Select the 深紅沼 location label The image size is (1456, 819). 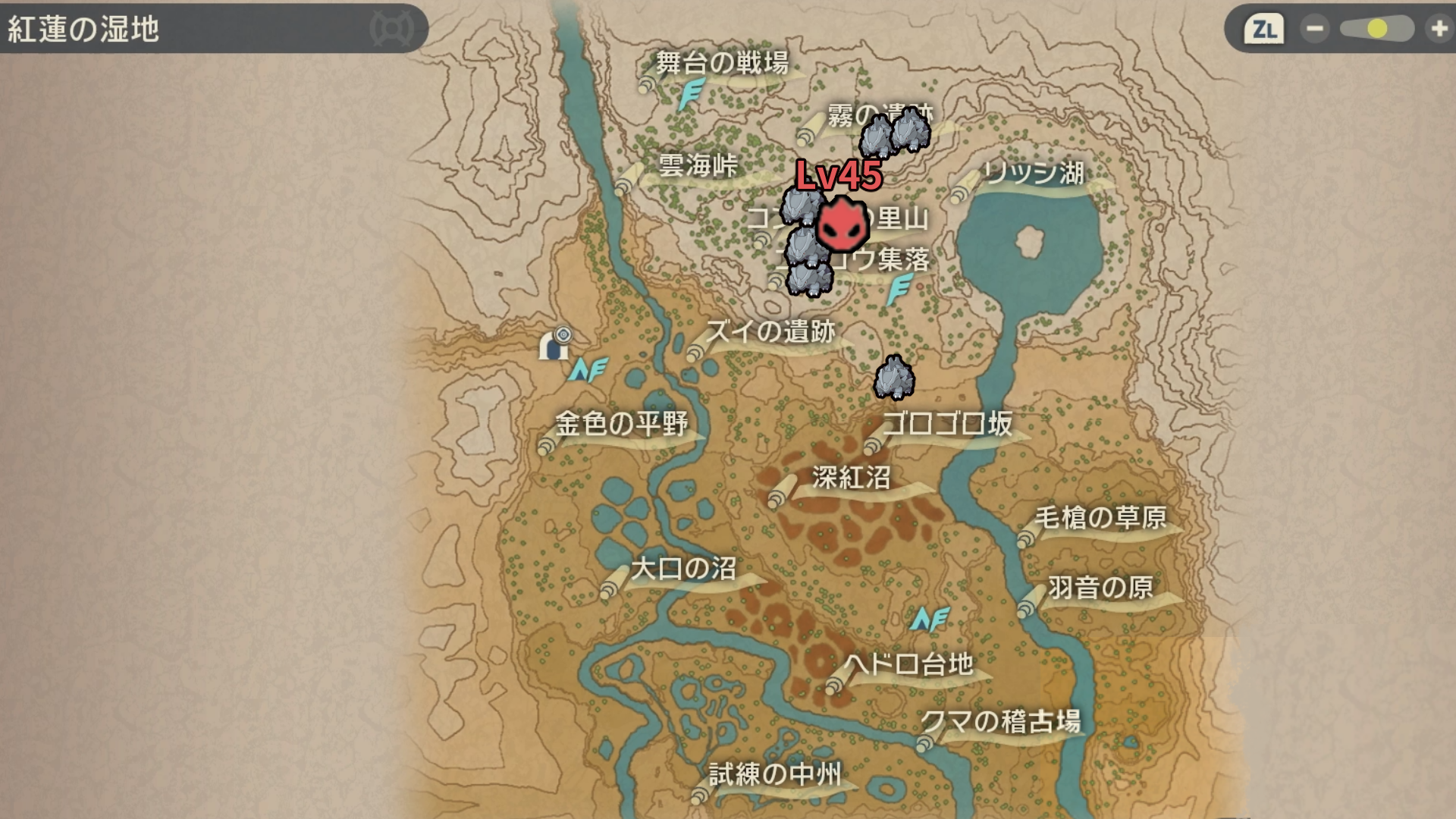pyautogui.click(x=851, y=478)
